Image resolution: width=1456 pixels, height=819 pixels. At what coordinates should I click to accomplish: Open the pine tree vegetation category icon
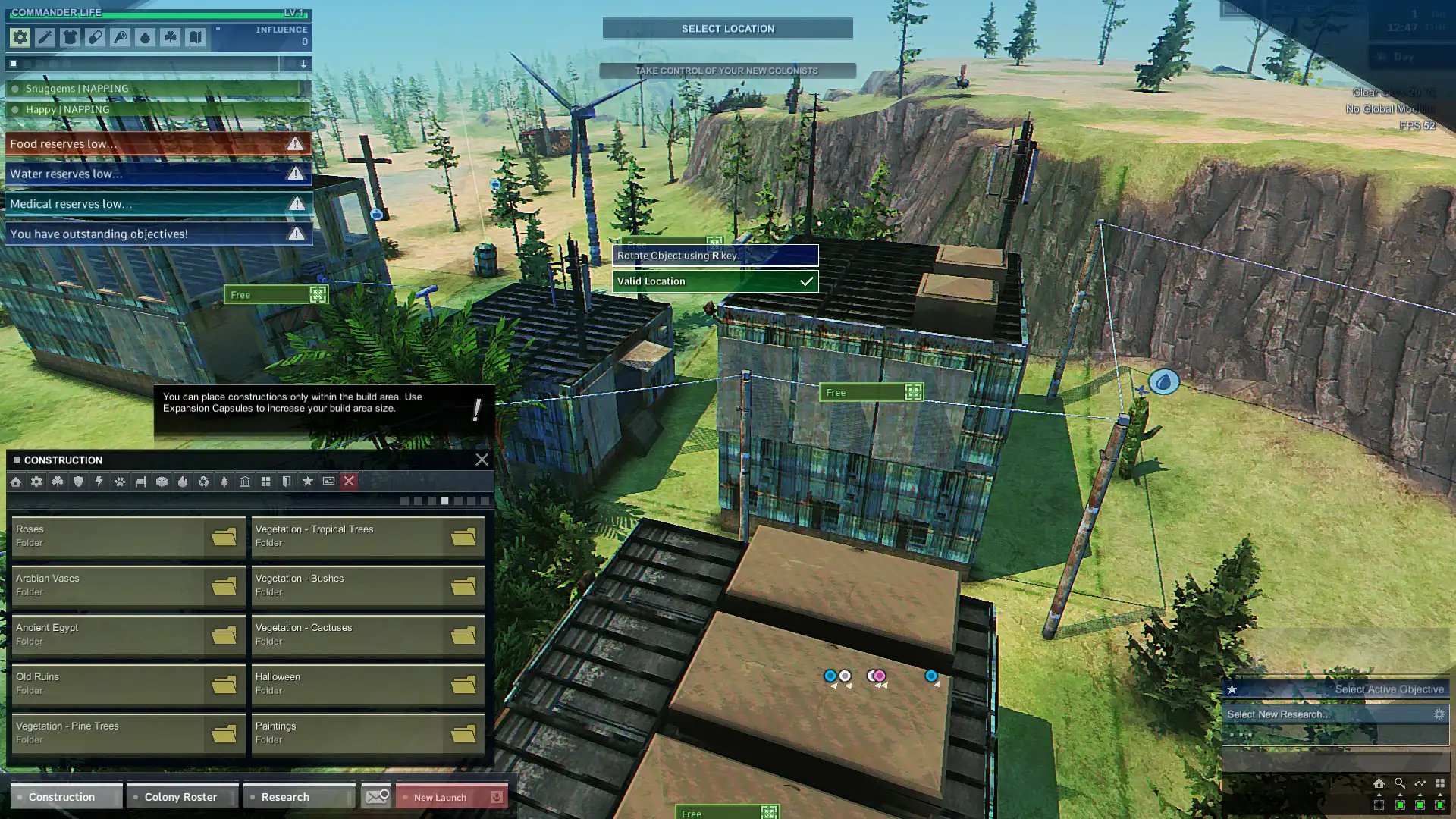click(223, 481)
